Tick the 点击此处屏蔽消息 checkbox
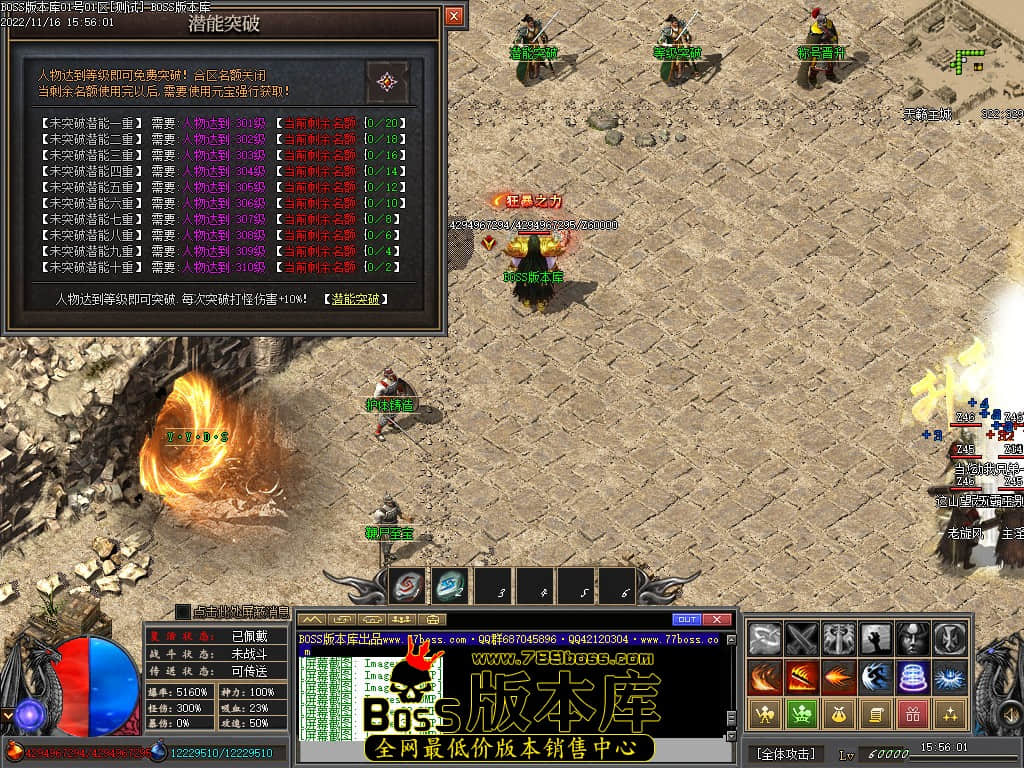This screenshot has width=1024, height=768. pyautogui.click(x=183, y=611)
